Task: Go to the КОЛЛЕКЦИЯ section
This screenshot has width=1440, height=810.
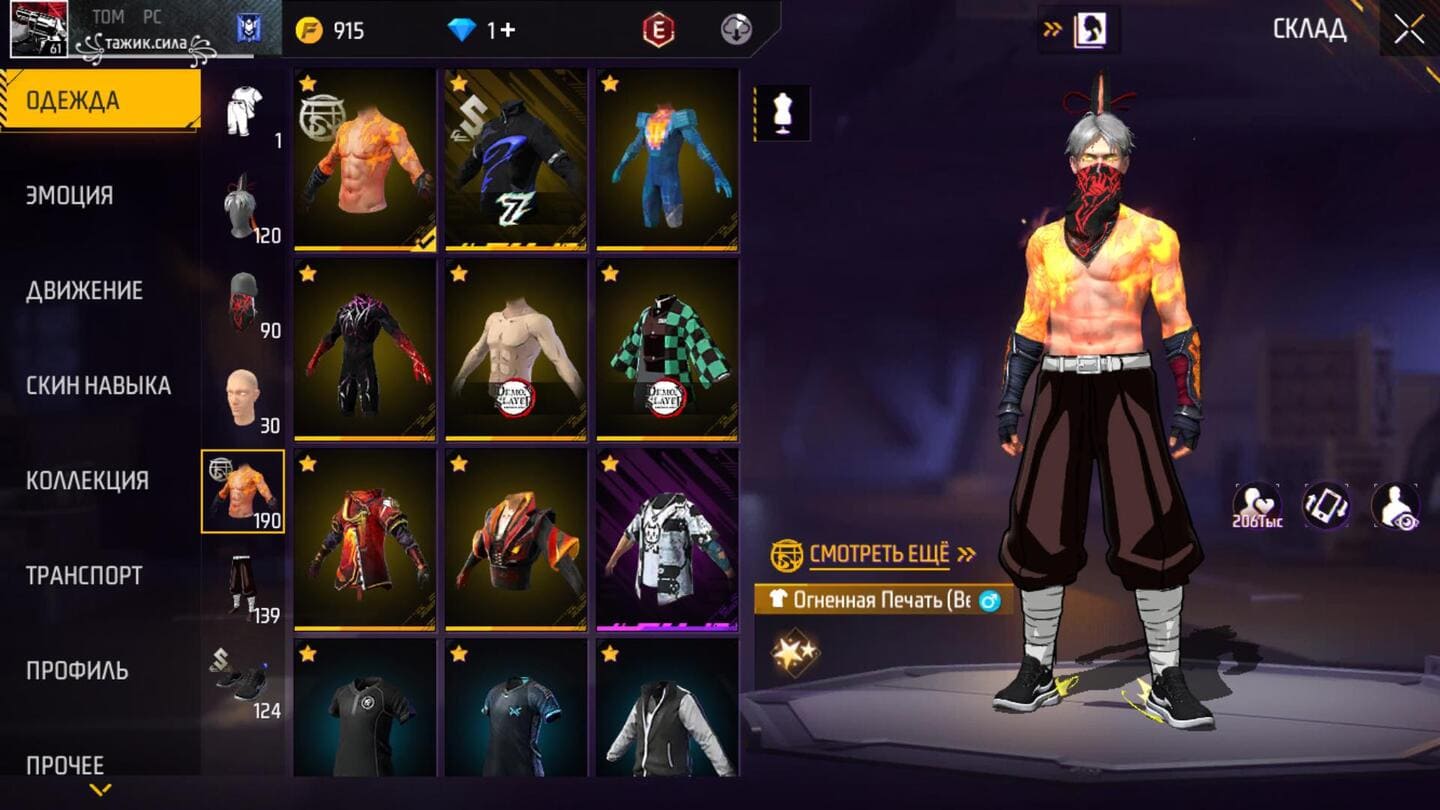Action: coord(87,480)
